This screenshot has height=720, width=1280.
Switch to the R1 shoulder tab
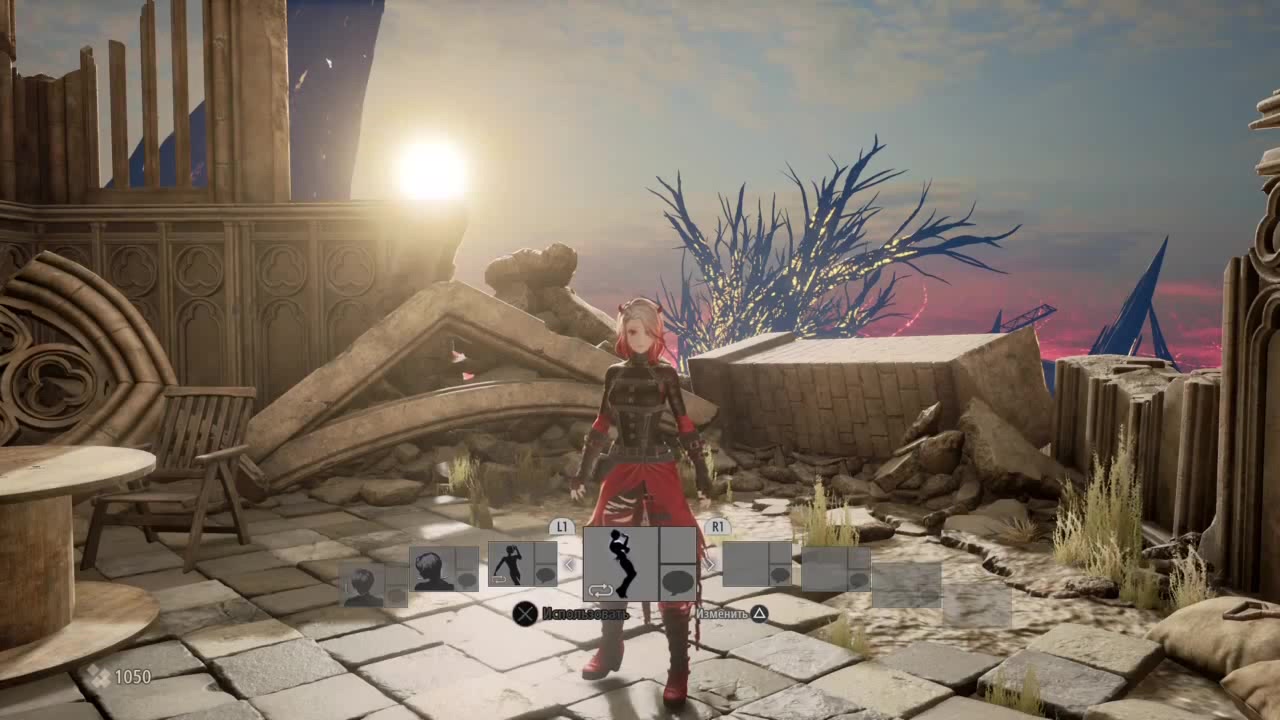coord(718,525)
